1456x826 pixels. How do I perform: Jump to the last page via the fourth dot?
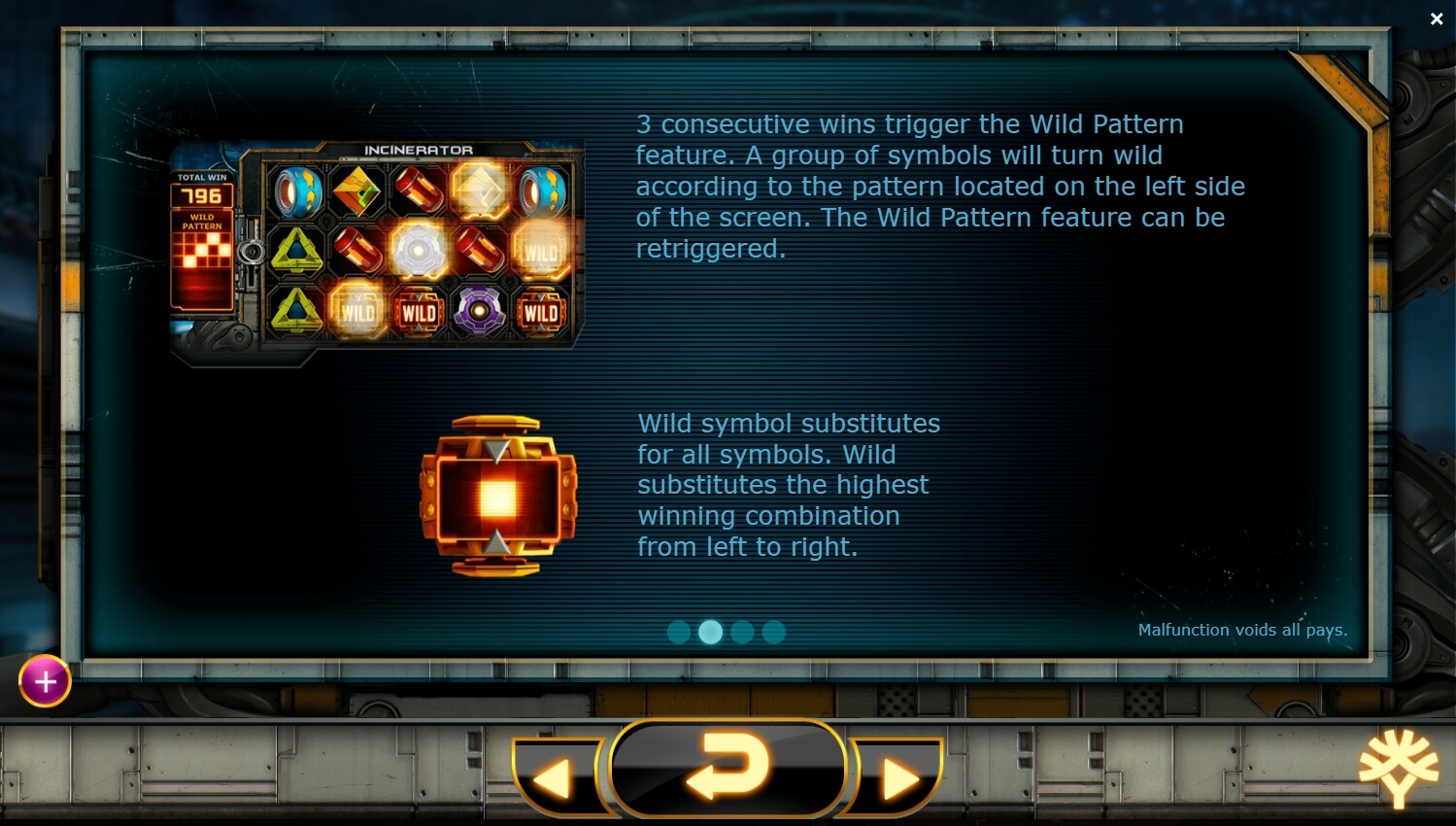click(x=774, y=632)
